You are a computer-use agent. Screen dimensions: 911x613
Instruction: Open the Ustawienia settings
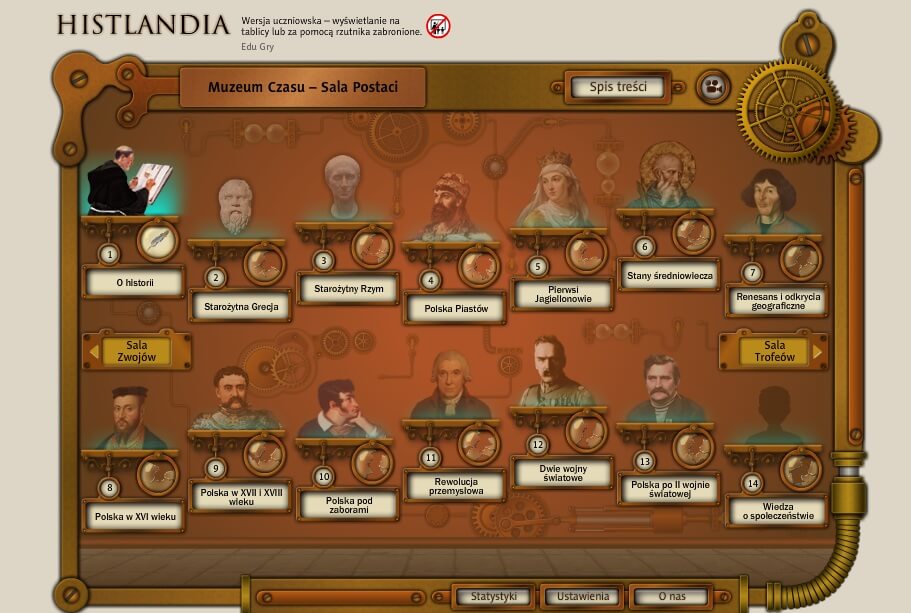tap(581, 597)
